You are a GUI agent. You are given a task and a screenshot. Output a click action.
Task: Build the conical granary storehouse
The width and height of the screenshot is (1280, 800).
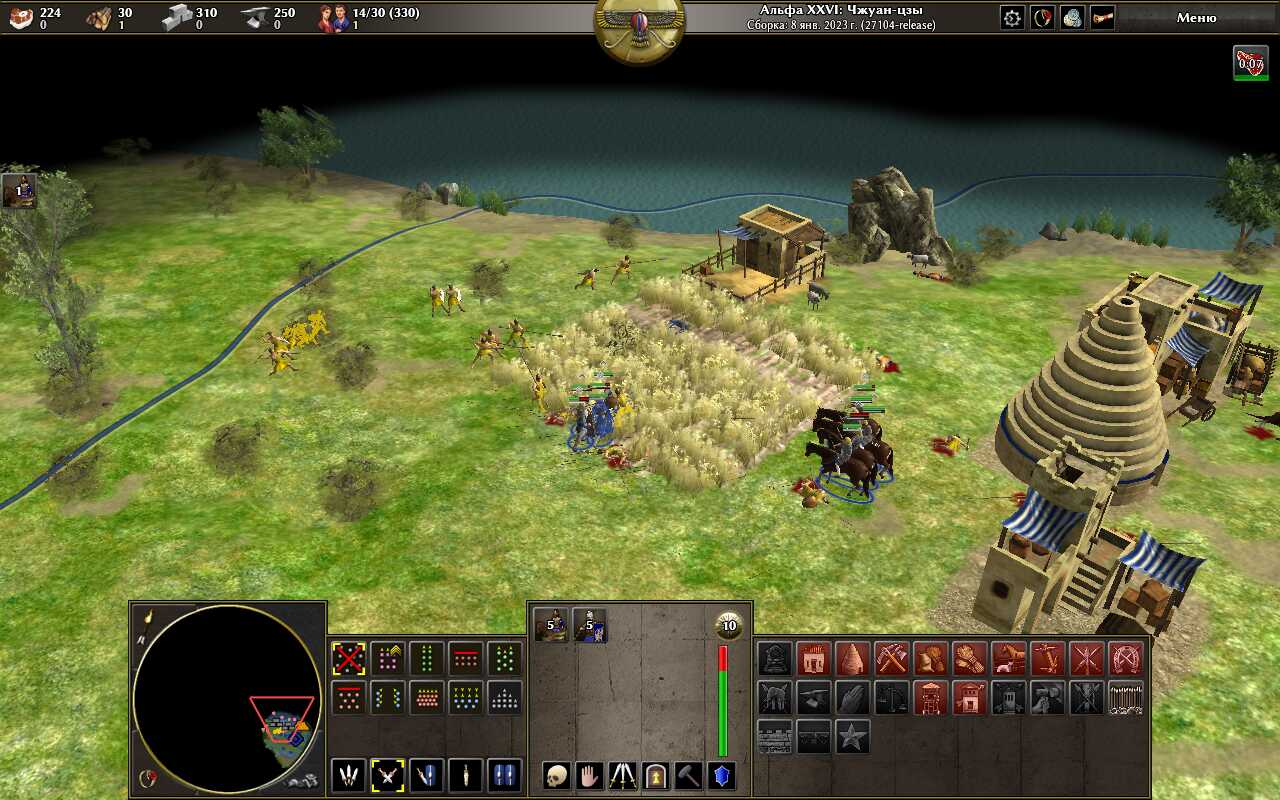tap(852, 658)
